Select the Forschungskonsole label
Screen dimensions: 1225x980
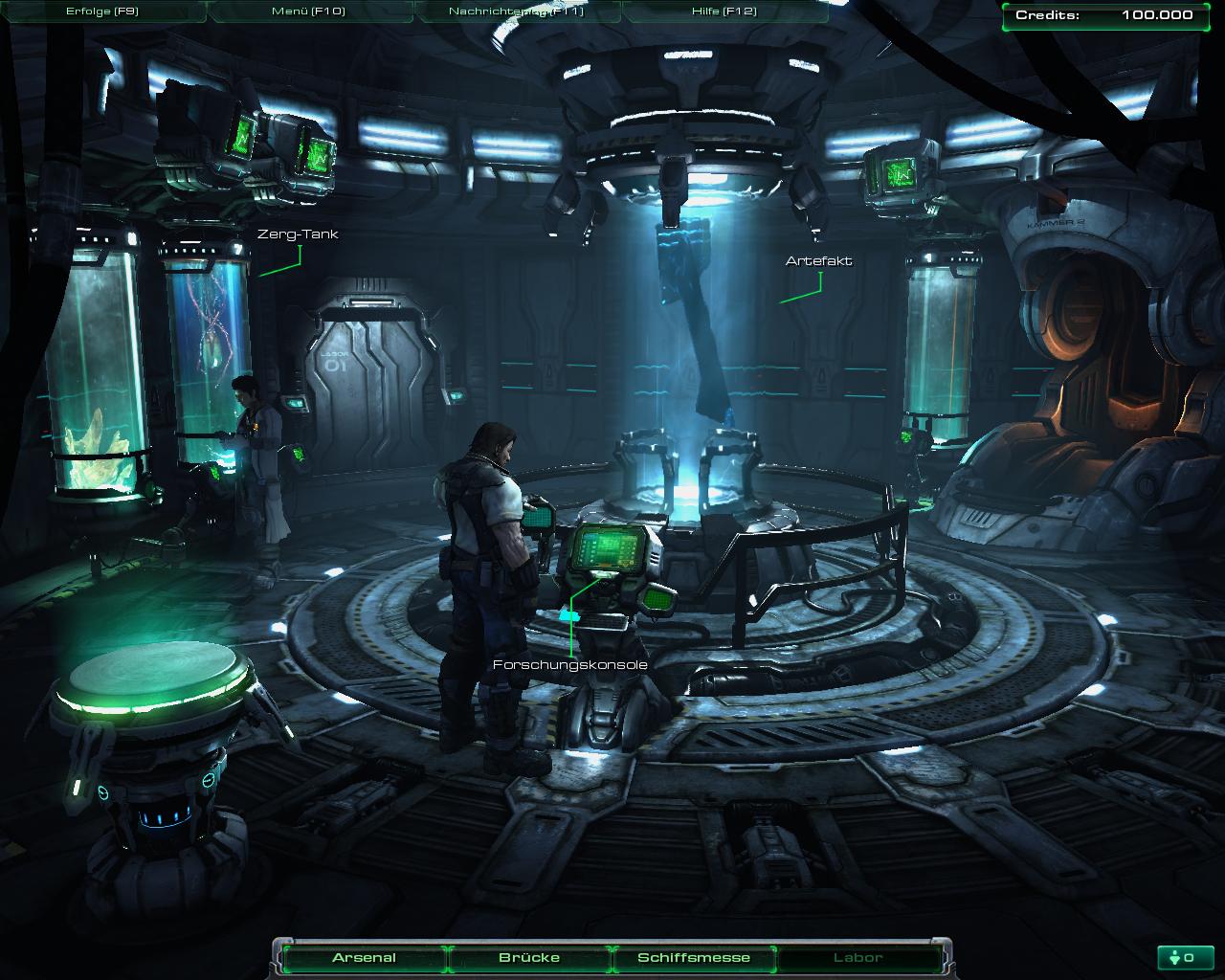pos(570,664)
